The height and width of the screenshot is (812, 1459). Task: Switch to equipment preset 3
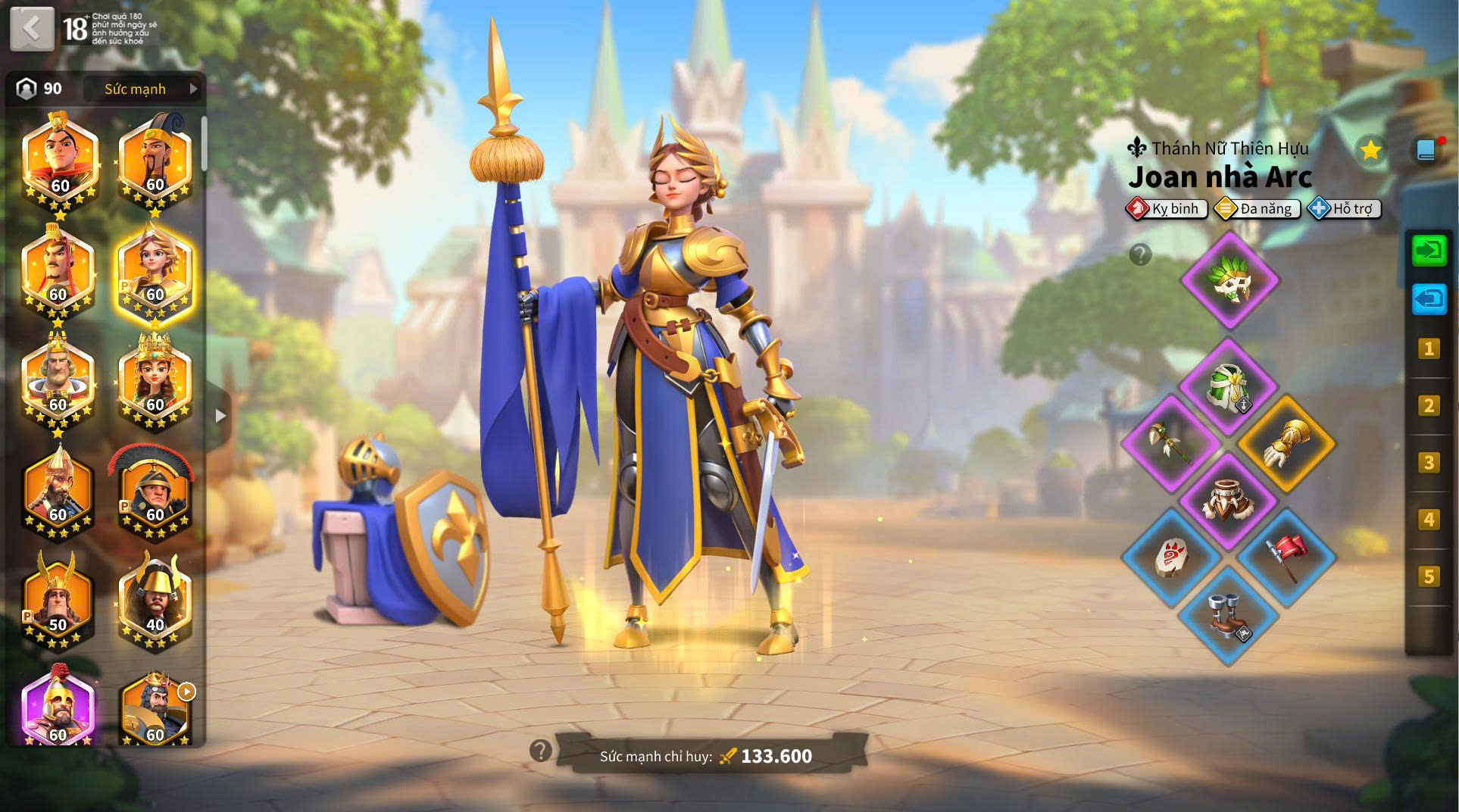[x=1429, y=462]
